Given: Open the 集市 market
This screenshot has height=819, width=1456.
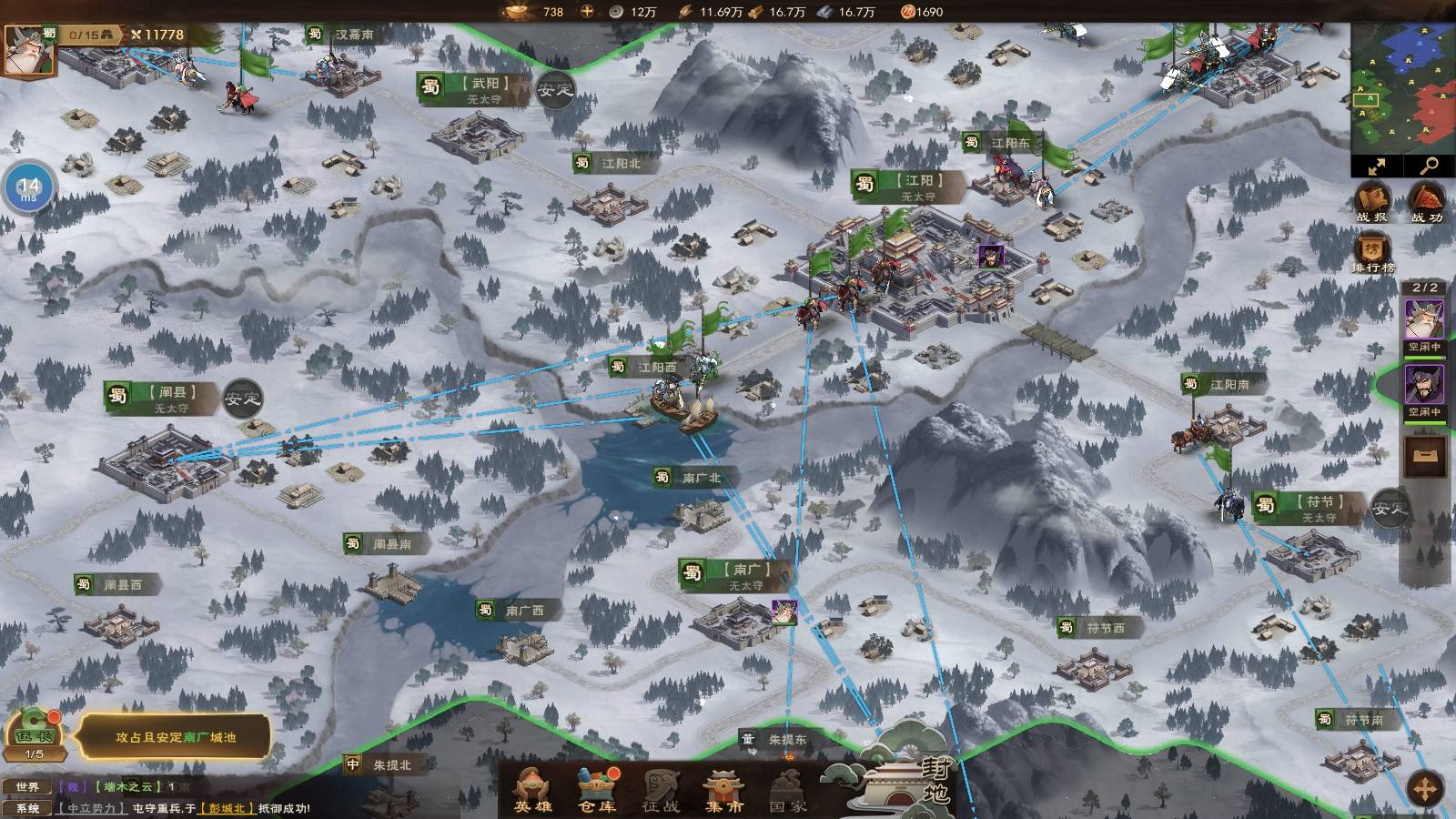Looking at the screenshot, I should coord(724,788).
